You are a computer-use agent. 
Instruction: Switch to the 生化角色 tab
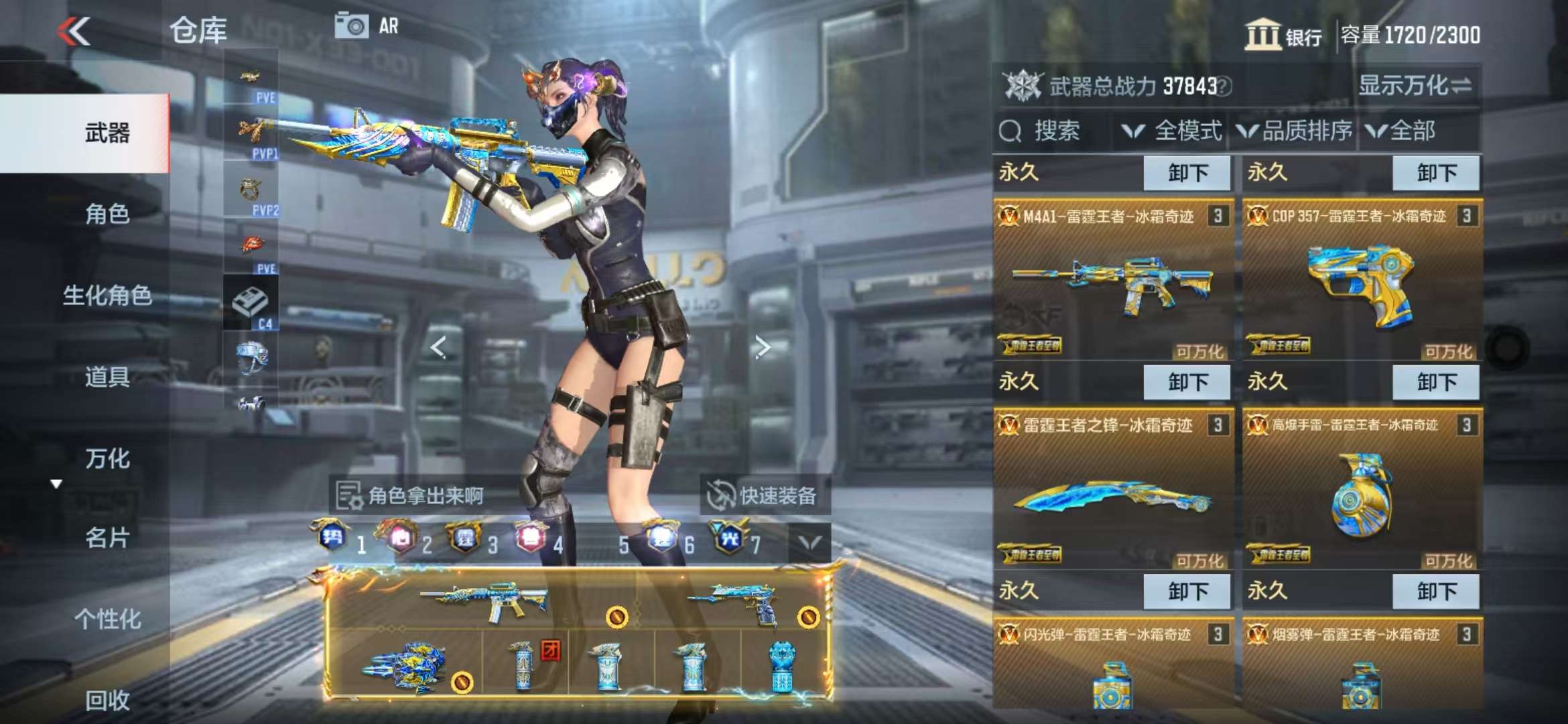pos(107,296)
